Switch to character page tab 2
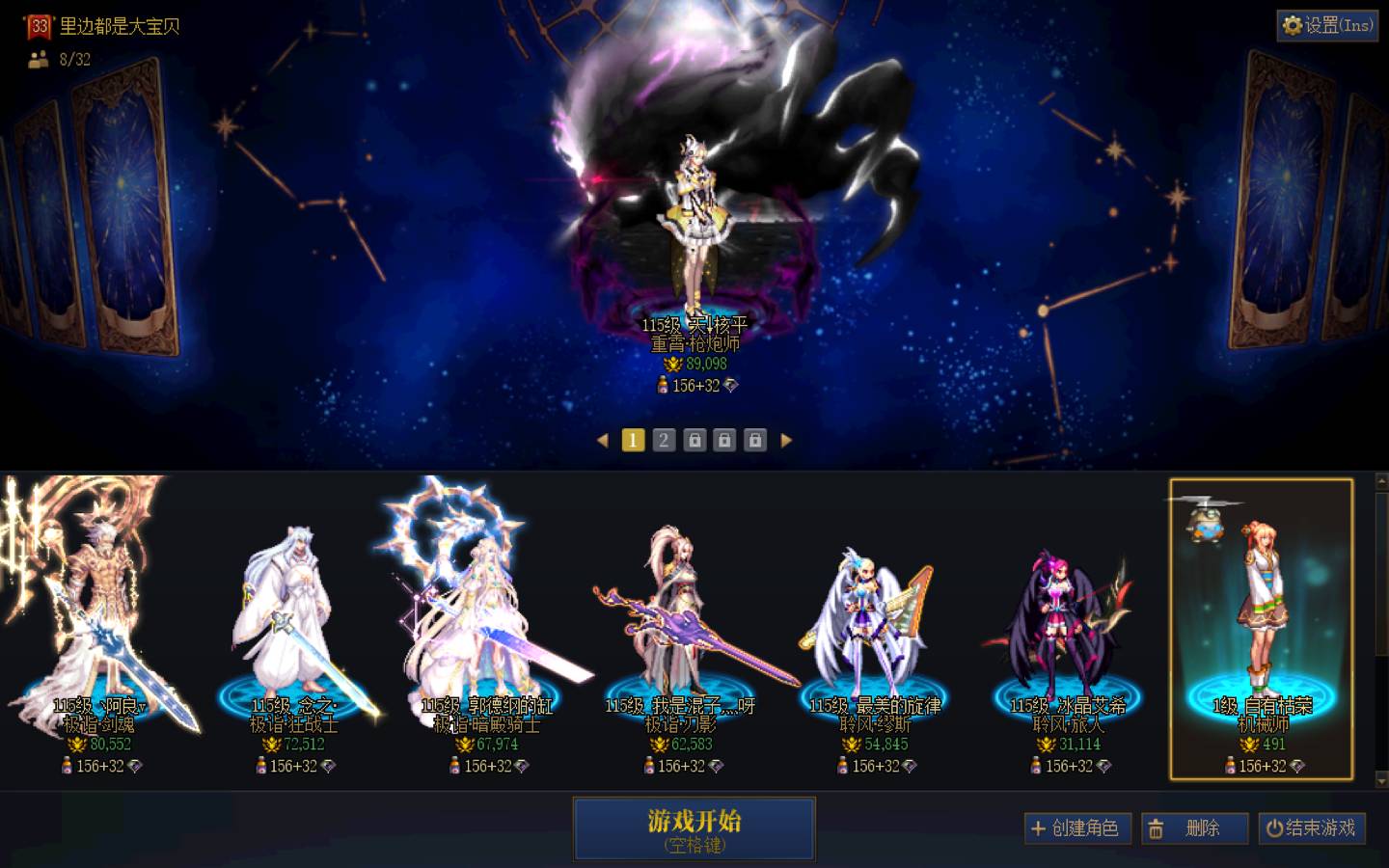1389x868 pixels. [x=663, y=440]
